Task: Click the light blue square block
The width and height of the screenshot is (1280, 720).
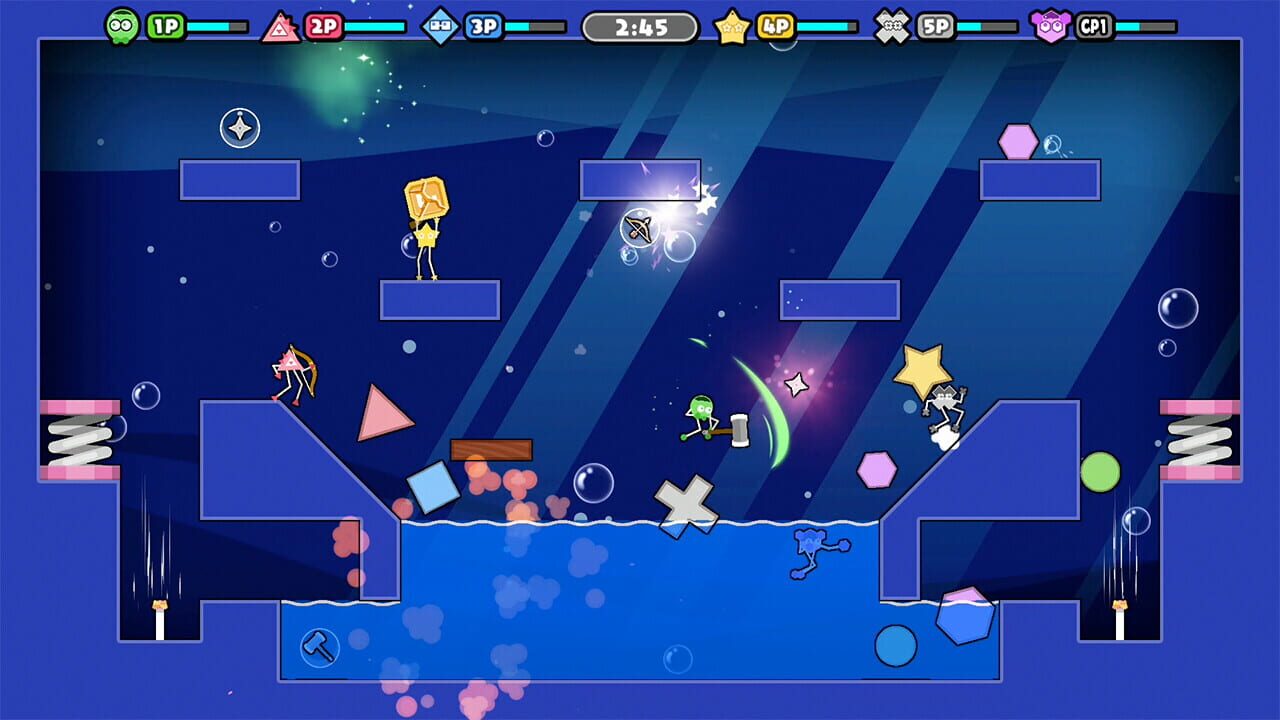Action: [x=433, y=489]
